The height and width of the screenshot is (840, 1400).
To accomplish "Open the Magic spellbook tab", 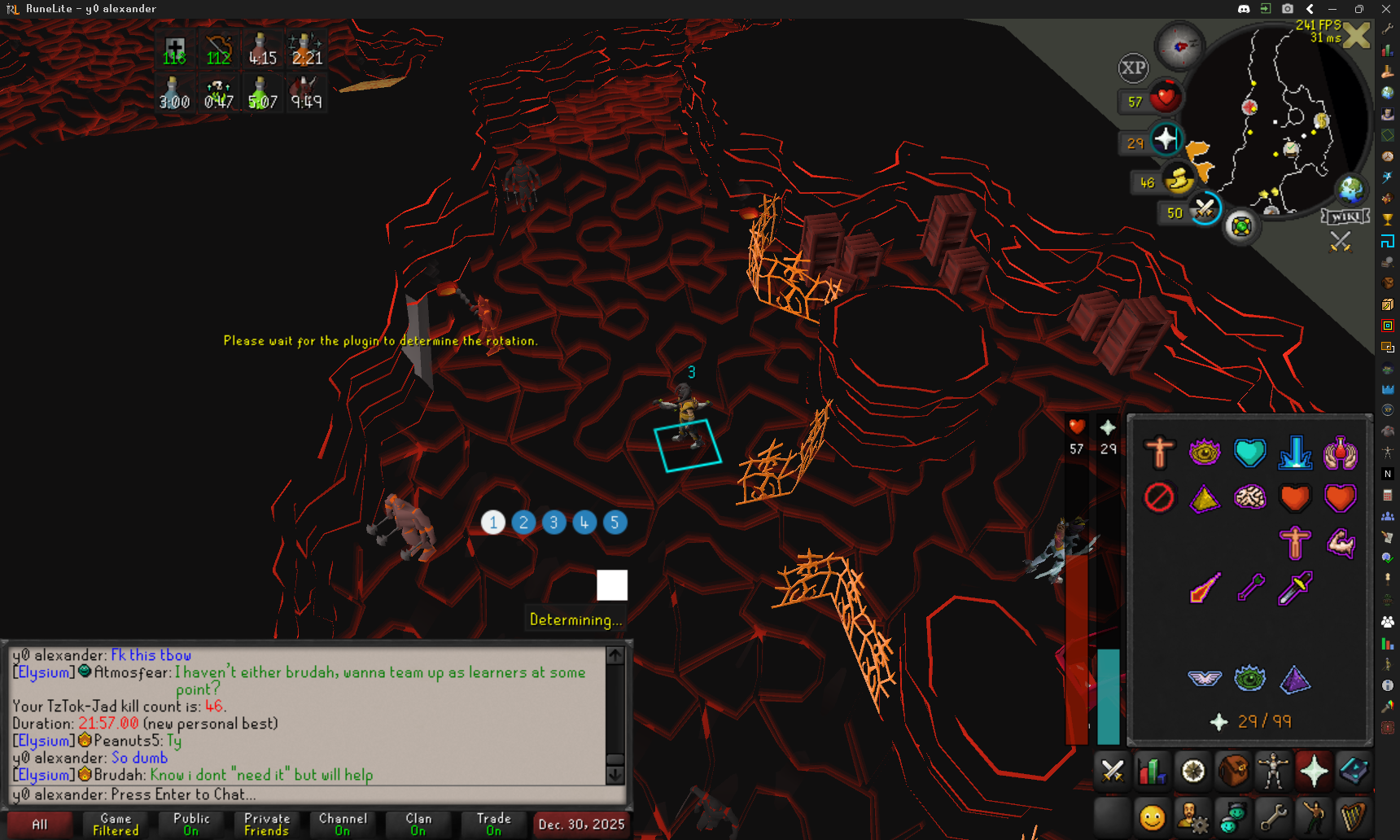I will pyautogui.click(x=1354, y=771).
